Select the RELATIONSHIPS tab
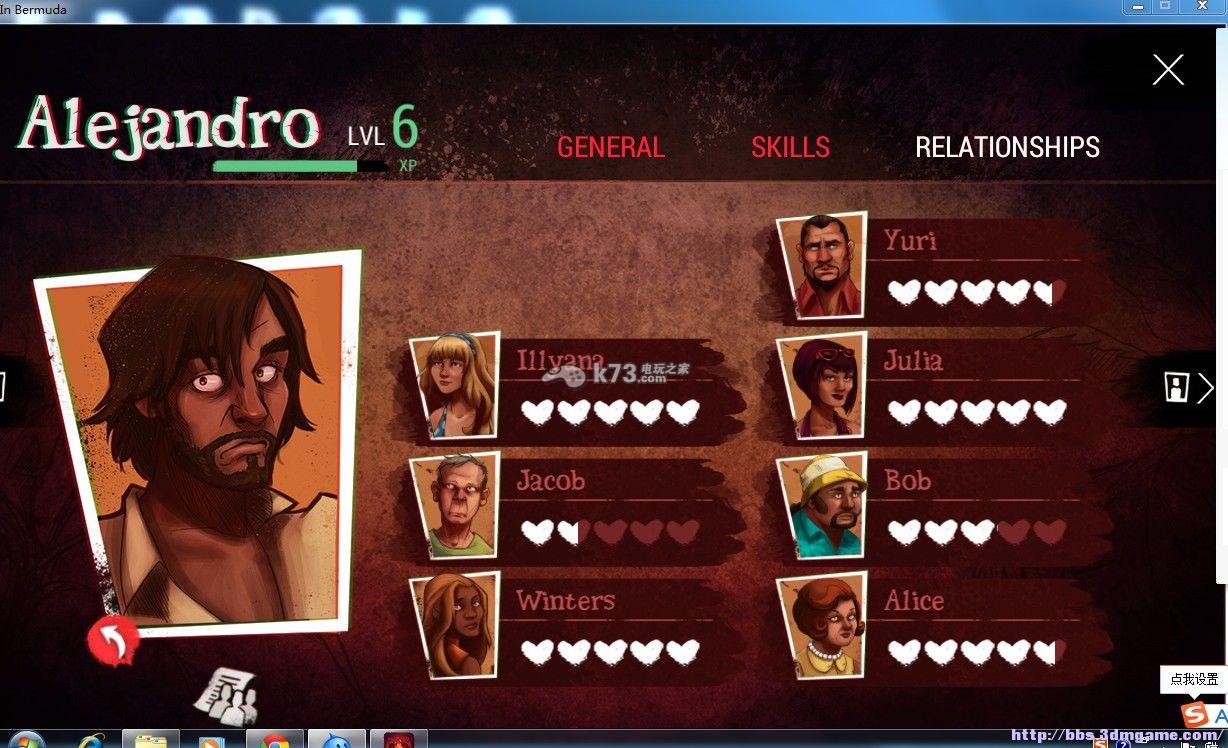Image resolution: width=1228 pixels, height=748 pixels. coord(1007,148)
